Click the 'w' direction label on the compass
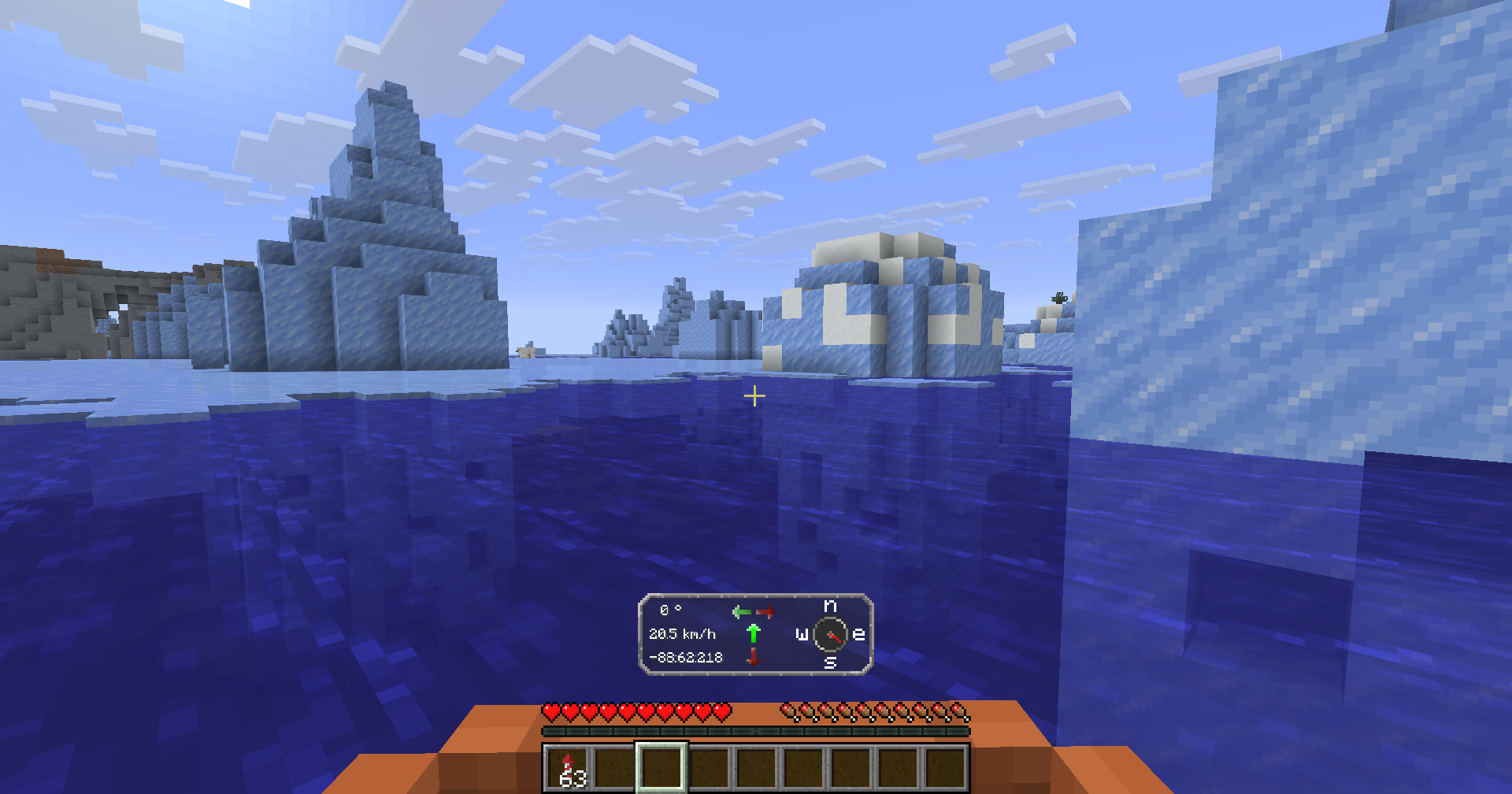The height and width of the screenshot is (794, 1512). point(800,633)
